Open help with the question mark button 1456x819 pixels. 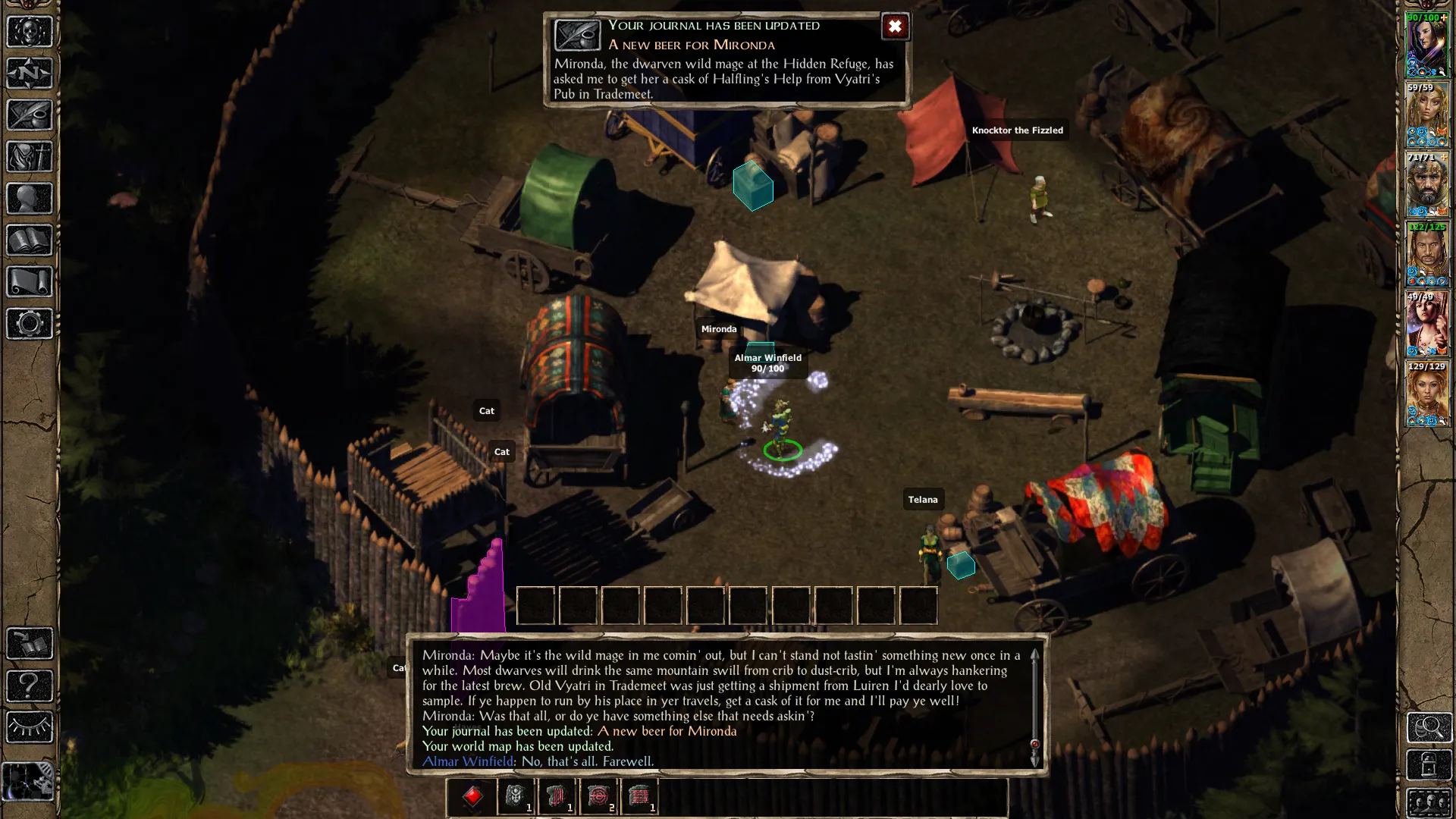(x=30, y=686)
